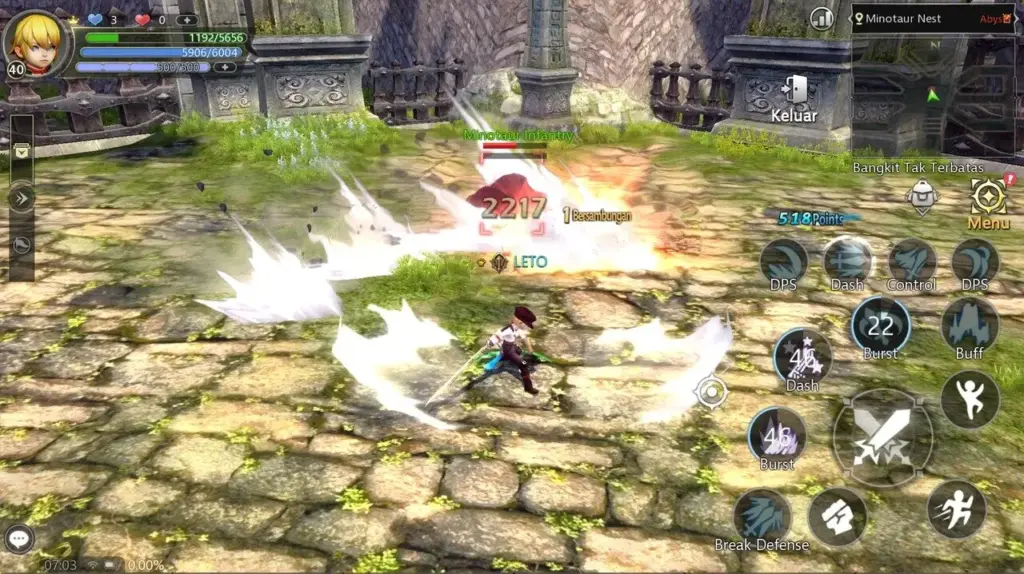This screenshot has height=574, width=1024.
Task: Tap the running figure dodge button
Action: 955,509
